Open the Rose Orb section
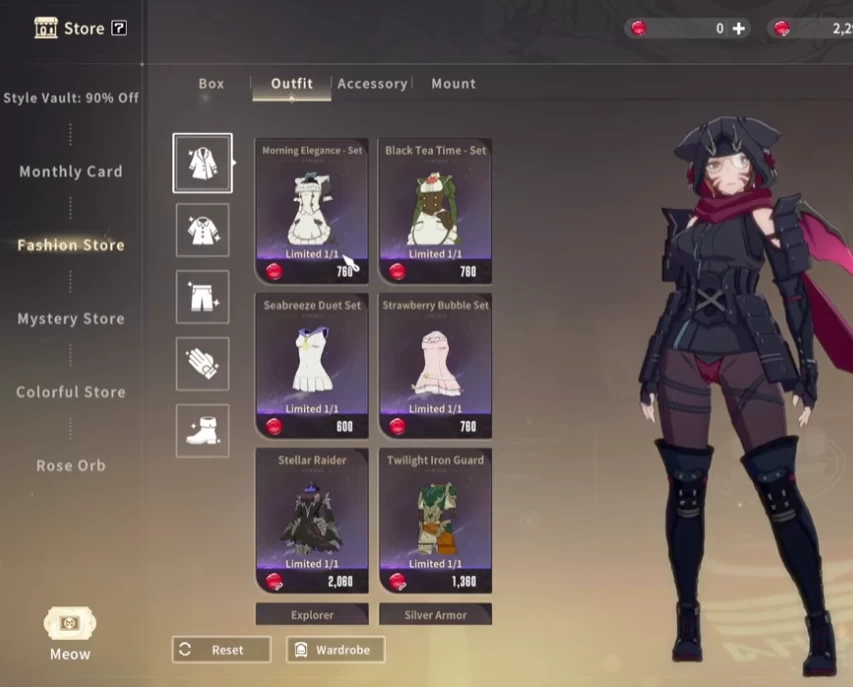 point(71,466)
